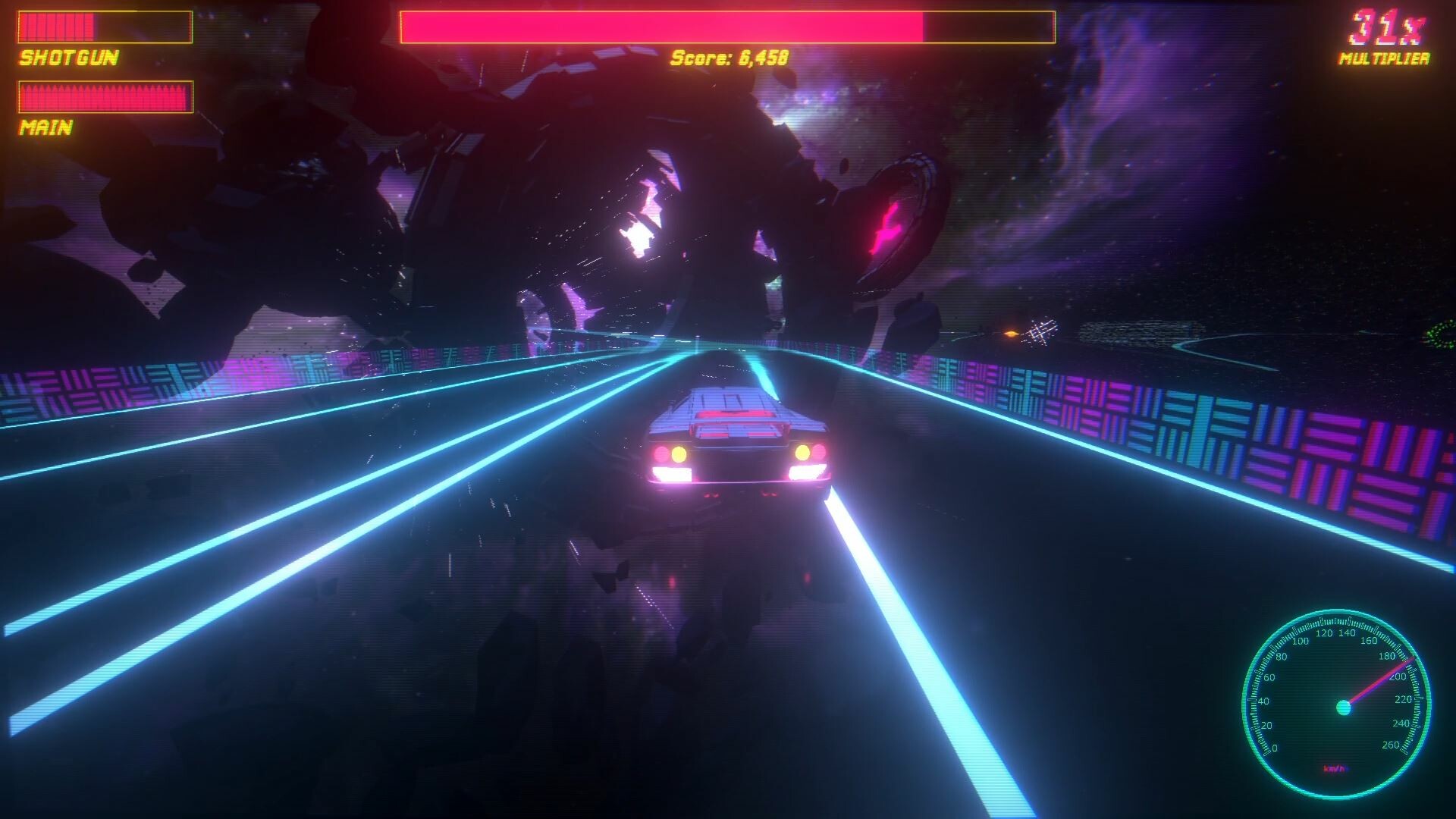1456x819 pixels.
Task: Select the Score display tab
Action: (728, 55)
